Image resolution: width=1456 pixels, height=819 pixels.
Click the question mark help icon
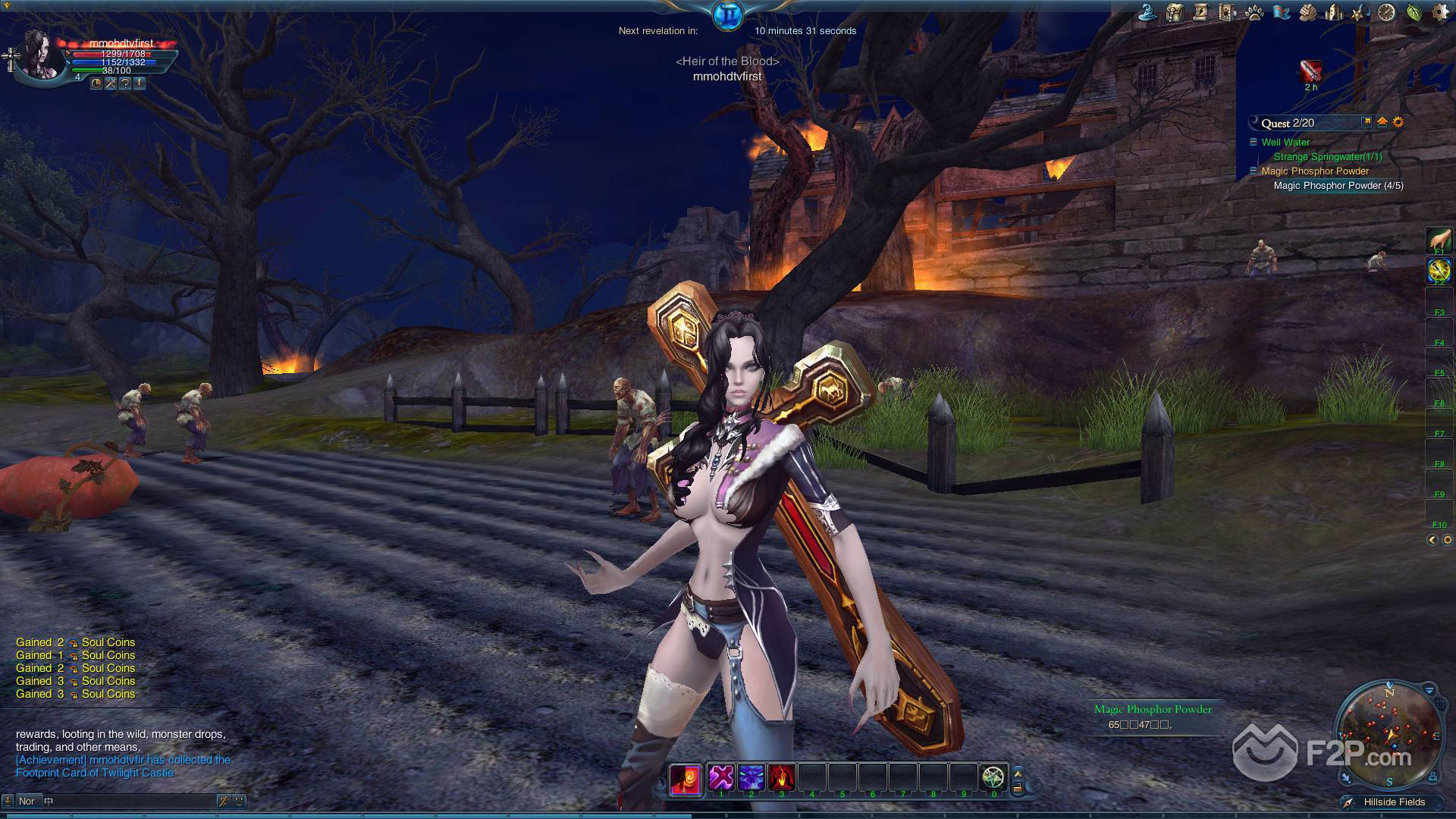point(125,84)
